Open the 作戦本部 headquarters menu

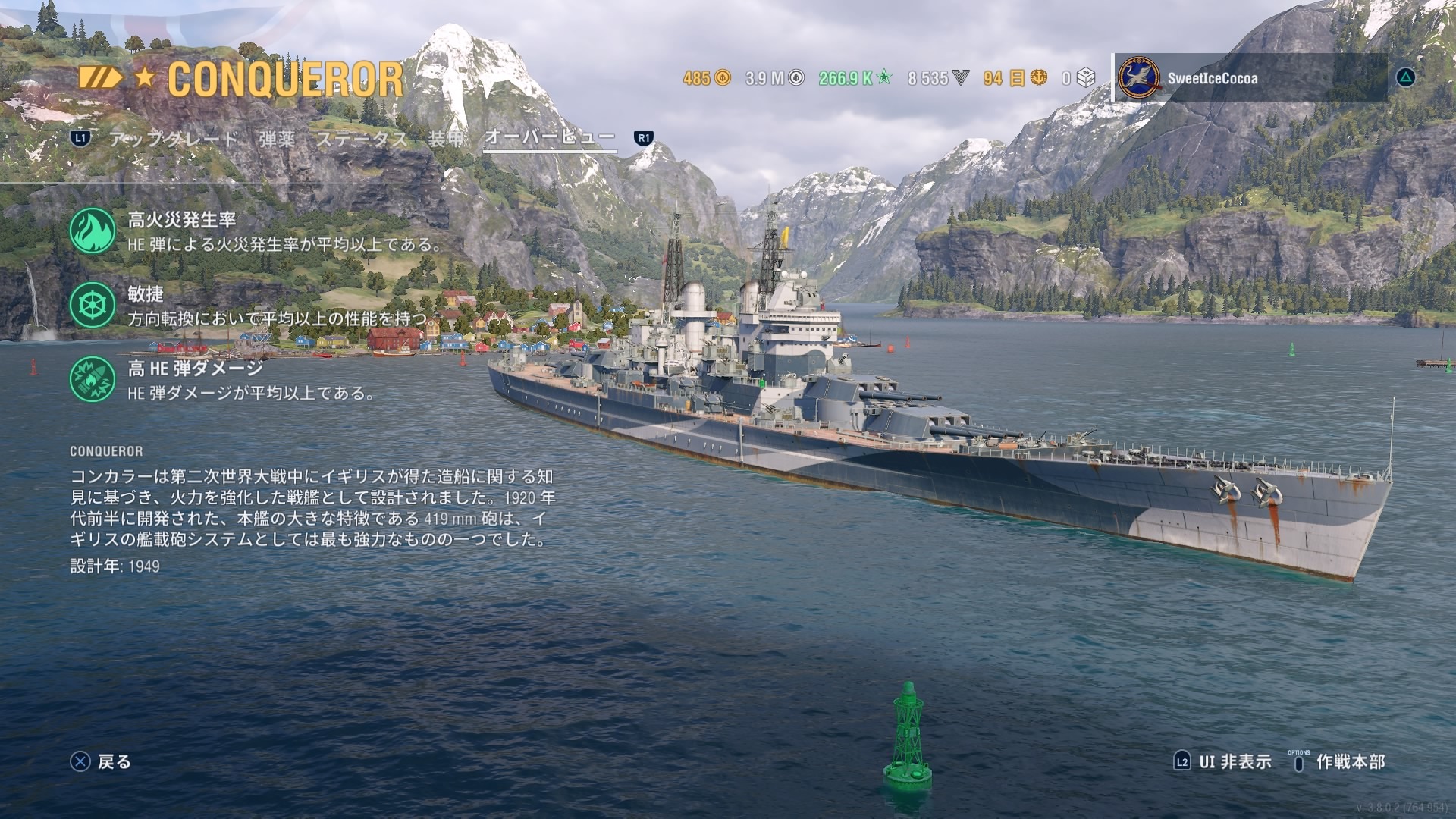coord(1338,761)
